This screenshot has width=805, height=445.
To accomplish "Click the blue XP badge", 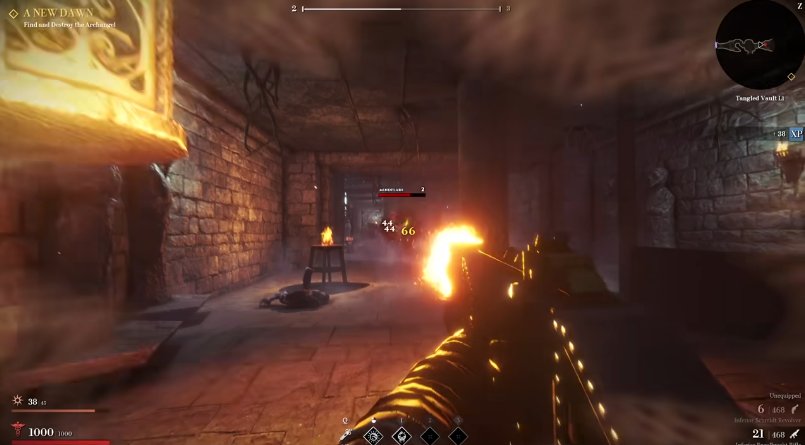I will pos(796,133).
